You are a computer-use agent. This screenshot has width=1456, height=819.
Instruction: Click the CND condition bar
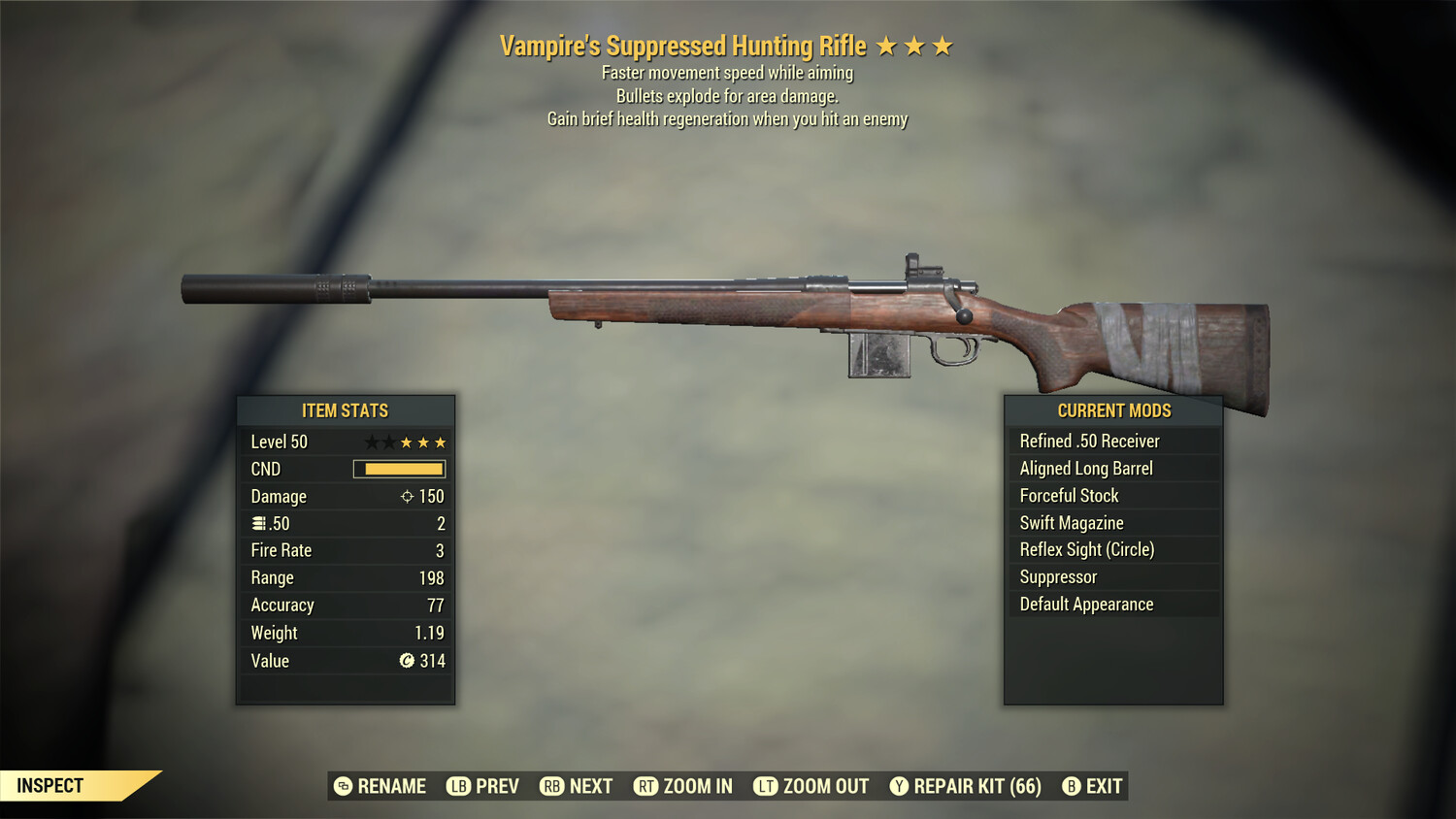pyautogui.click(x=401, y=469)
